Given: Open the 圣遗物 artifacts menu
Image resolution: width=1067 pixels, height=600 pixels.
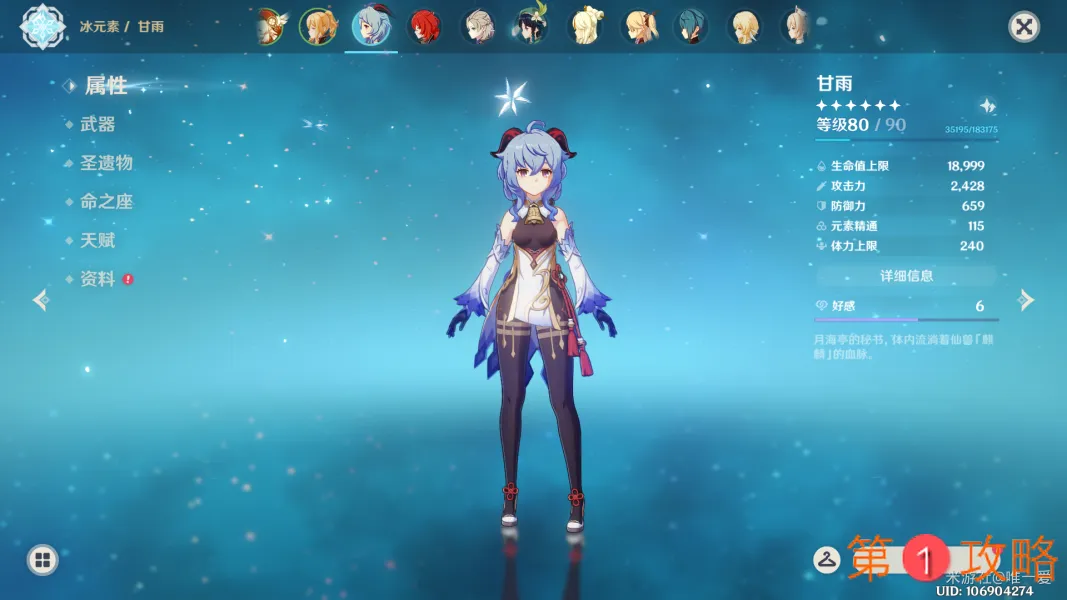Looking at the screenshot, I should [x=106, y=162].
